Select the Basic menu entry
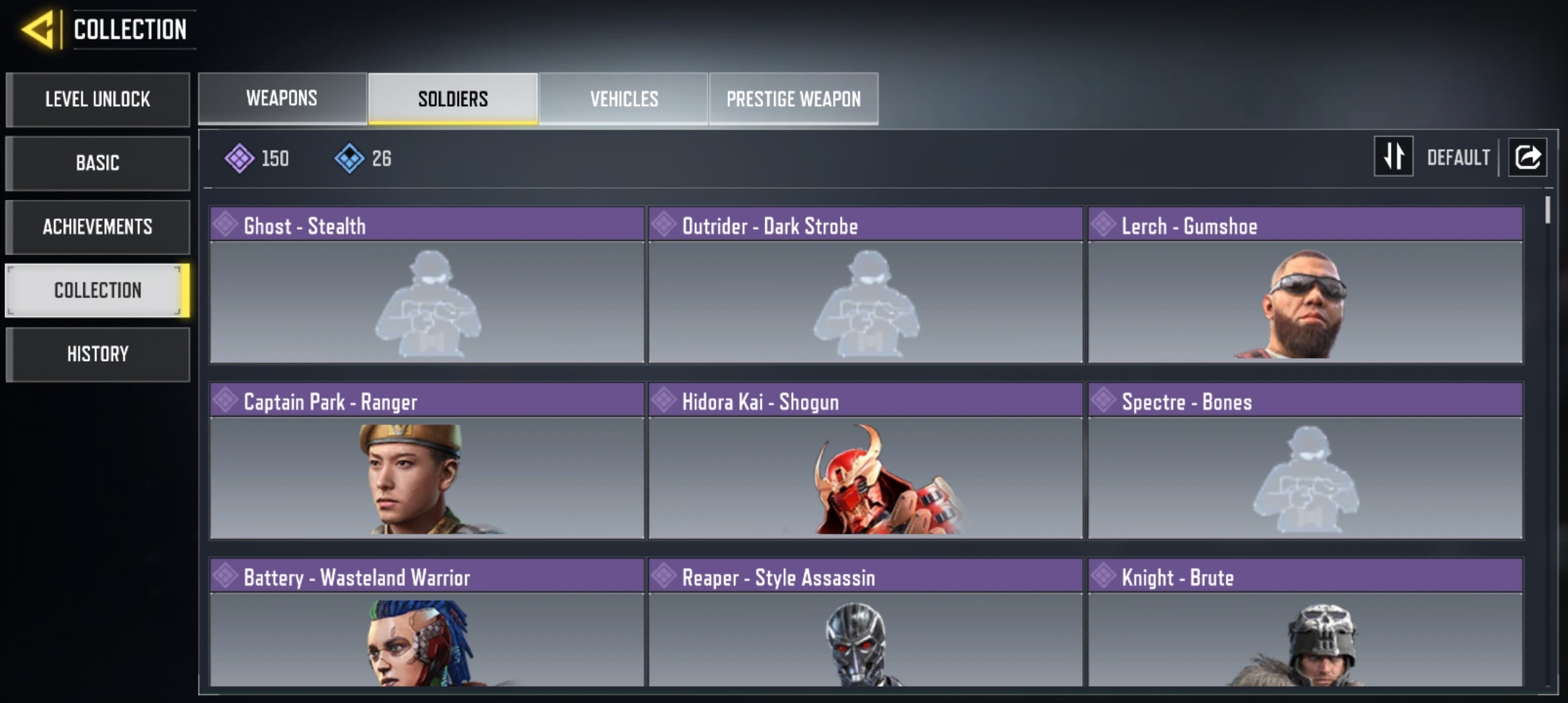This screenshot has height=703, width=1568. point(98,163)
